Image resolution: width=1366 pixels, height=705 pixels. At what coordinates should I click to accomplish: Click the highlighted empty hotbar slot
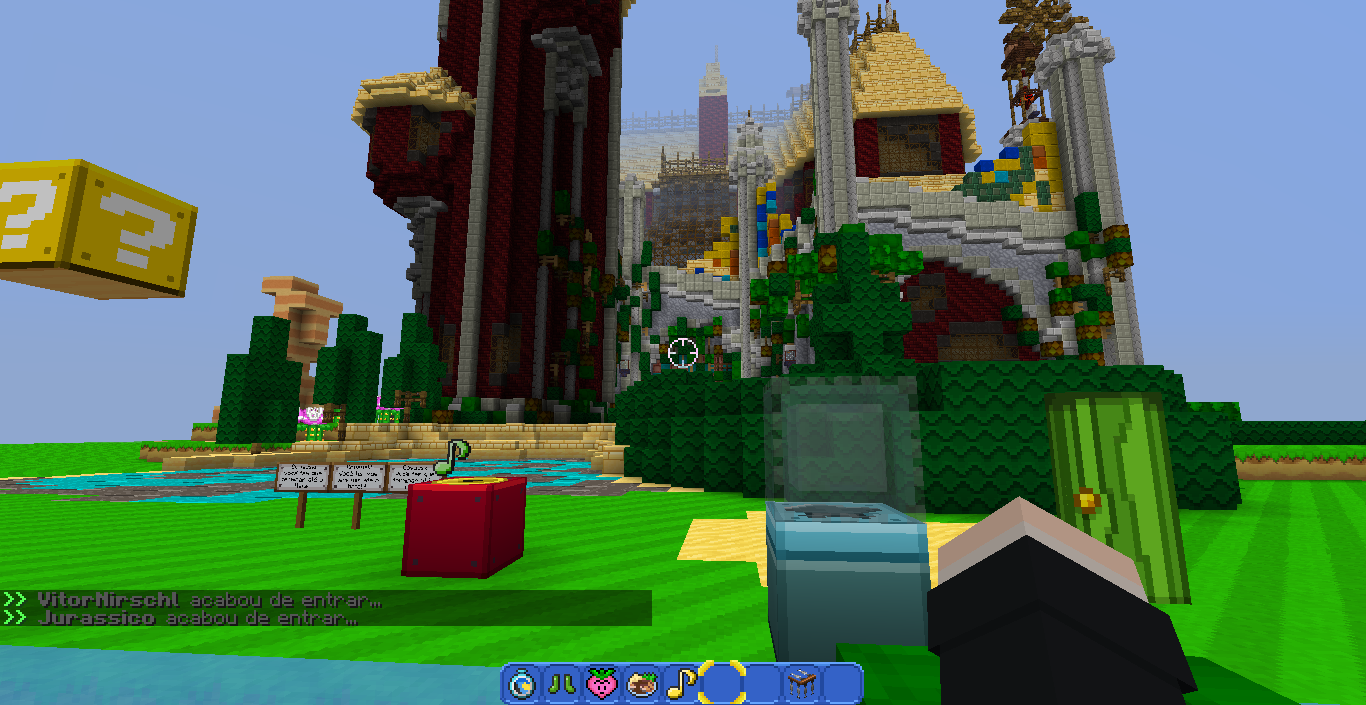click(x=721, y=684)
